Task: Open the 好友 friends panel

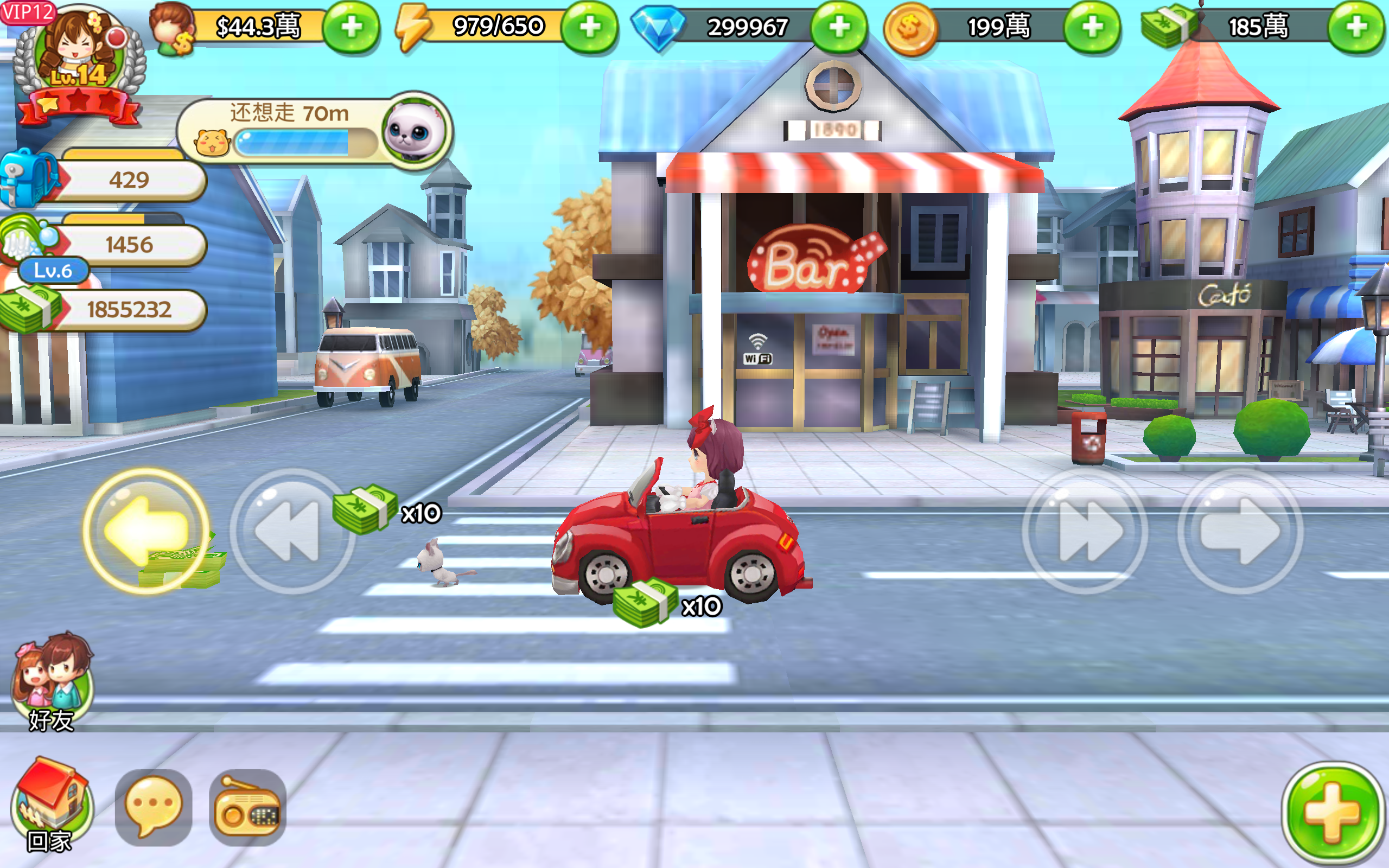Action: [x=52, y=678]
